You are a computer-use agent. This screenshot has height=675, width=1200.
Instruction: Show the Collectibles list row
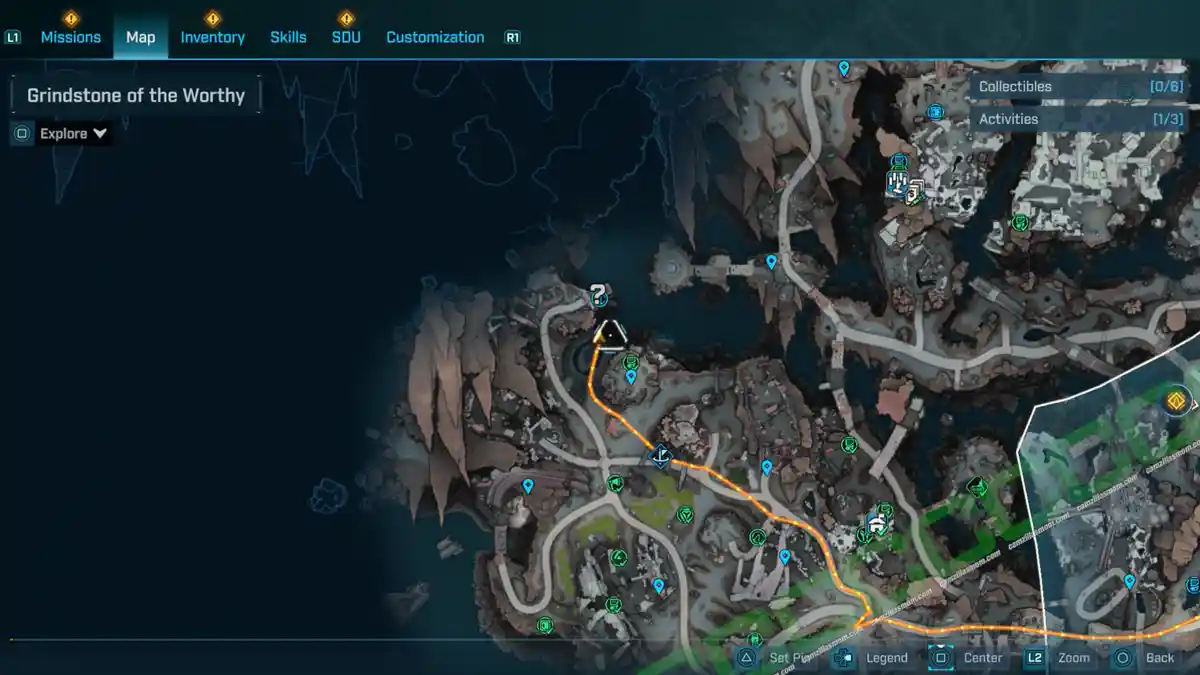1080,87
